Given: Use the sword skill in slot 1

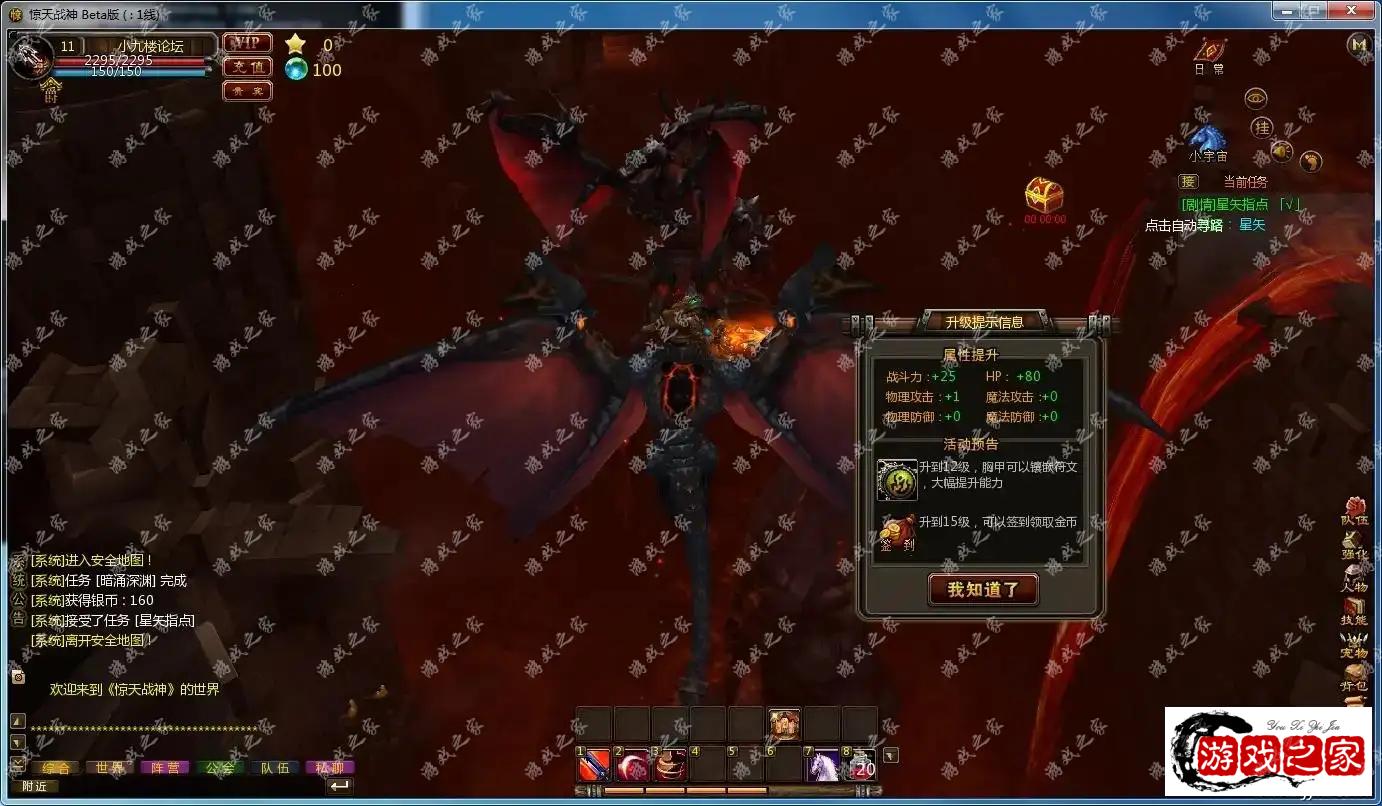Looking at the screenshot, I should pos(594,765).
